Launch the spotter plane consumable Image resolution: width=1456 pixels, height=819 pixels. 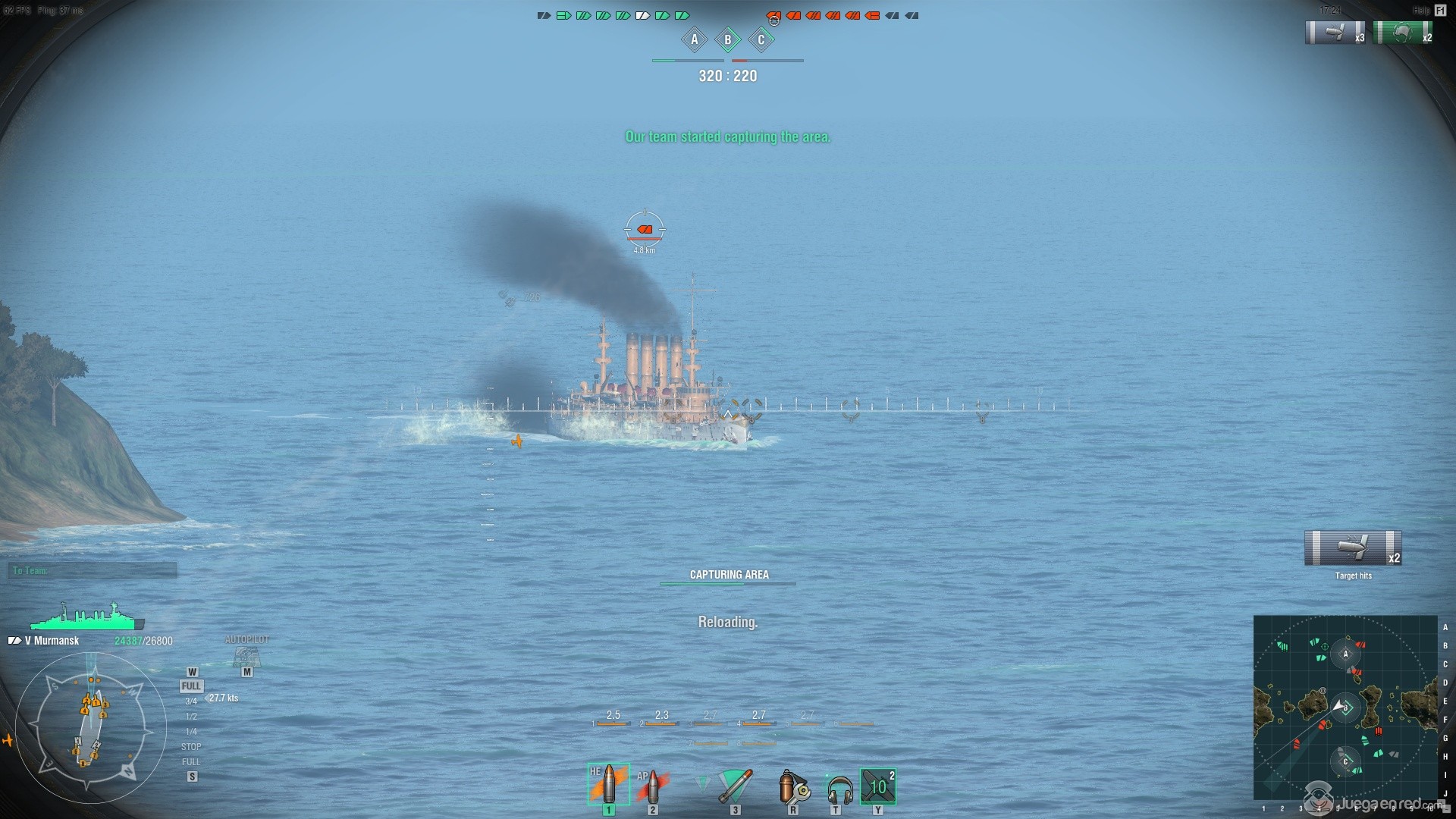tap(878, 786)
